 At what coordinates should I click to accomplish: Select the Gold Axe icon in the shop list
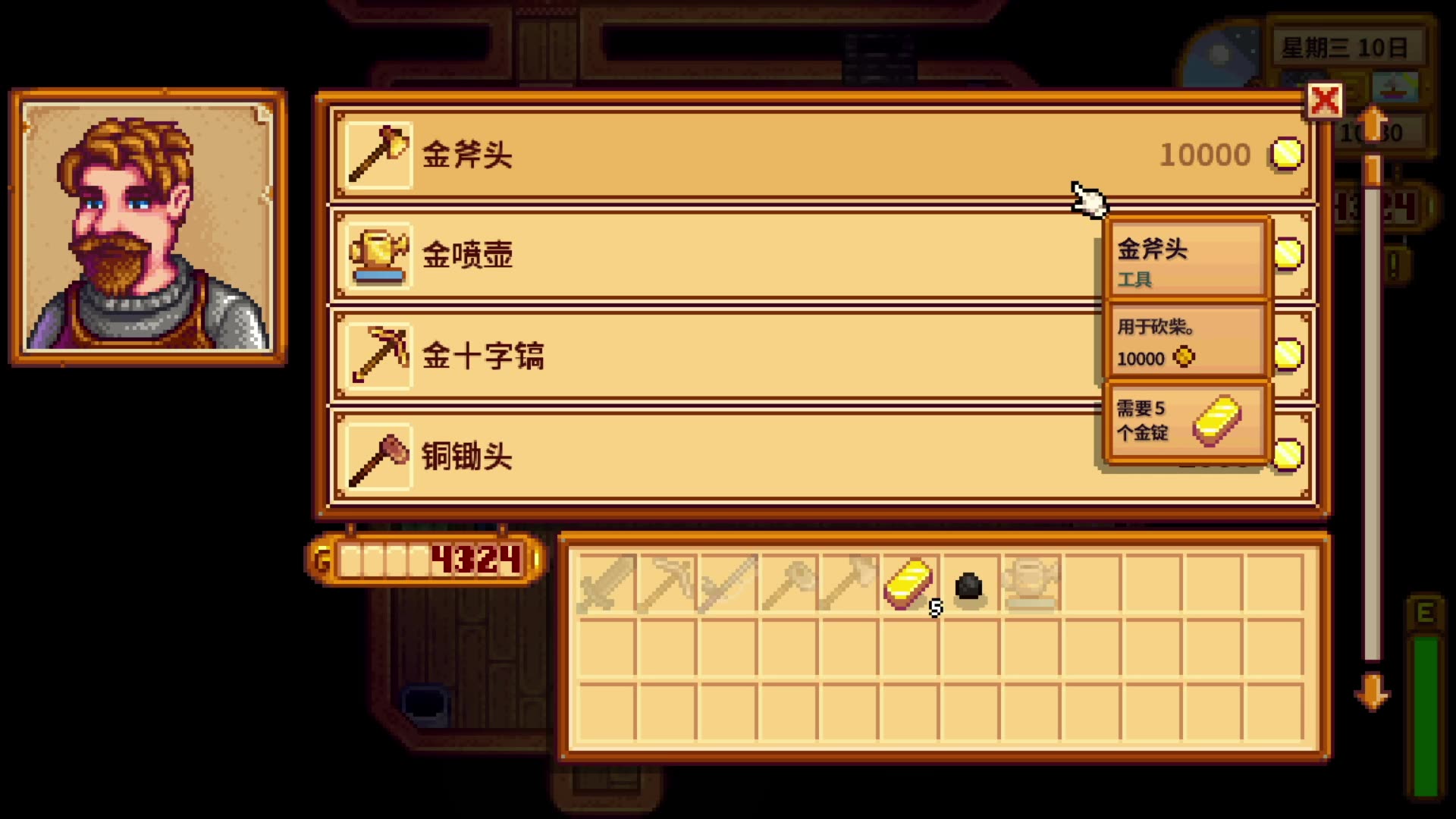[378, 155]
